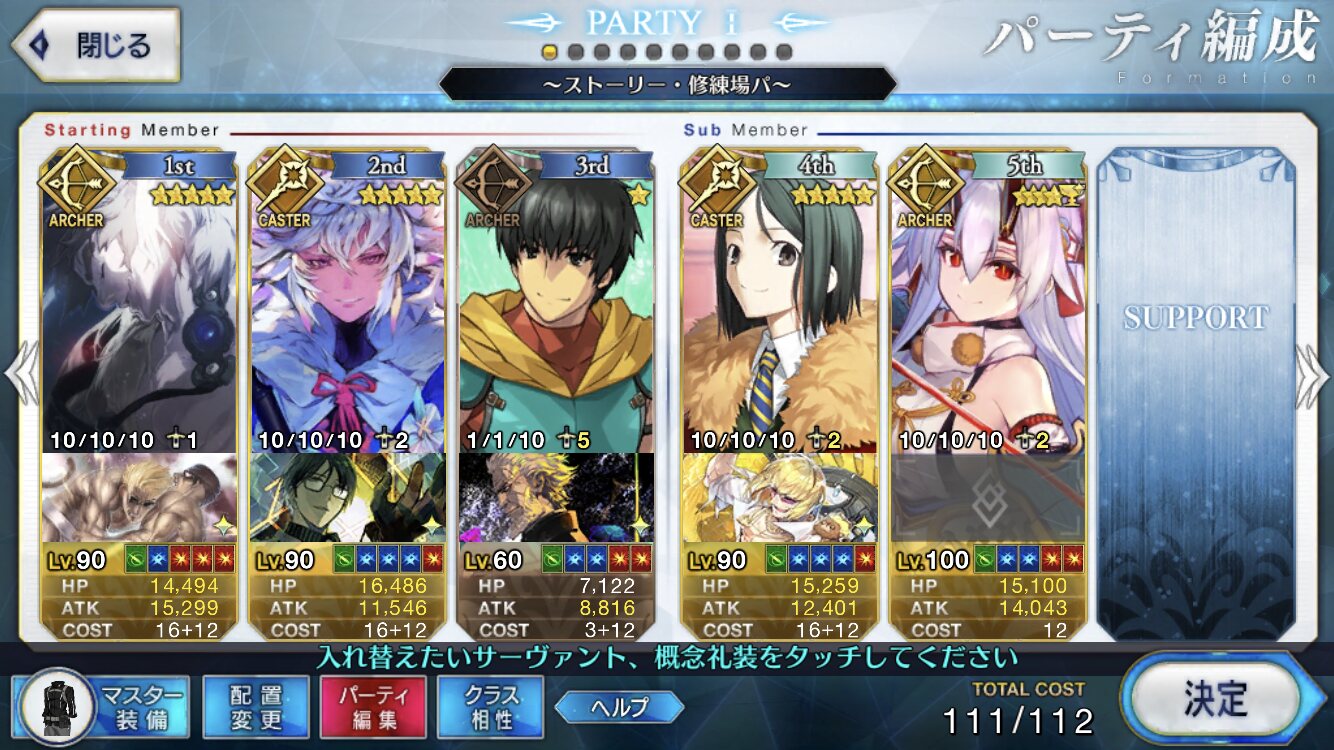Edit party name ストーリー・修練場パ
The image size is (1334, 750).
(666, 85)
